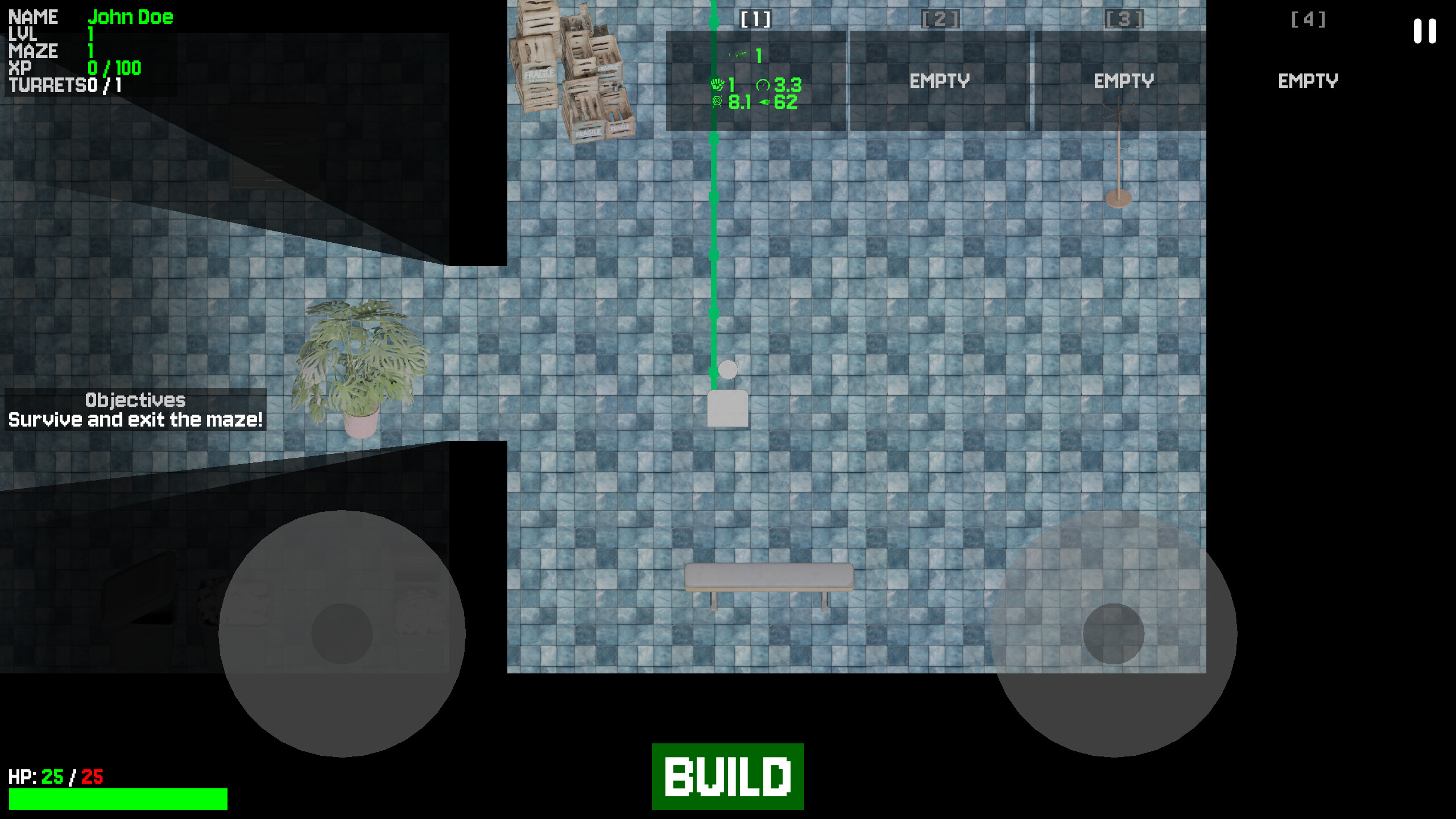Click the fire rate gauge icon

point(762,85)
